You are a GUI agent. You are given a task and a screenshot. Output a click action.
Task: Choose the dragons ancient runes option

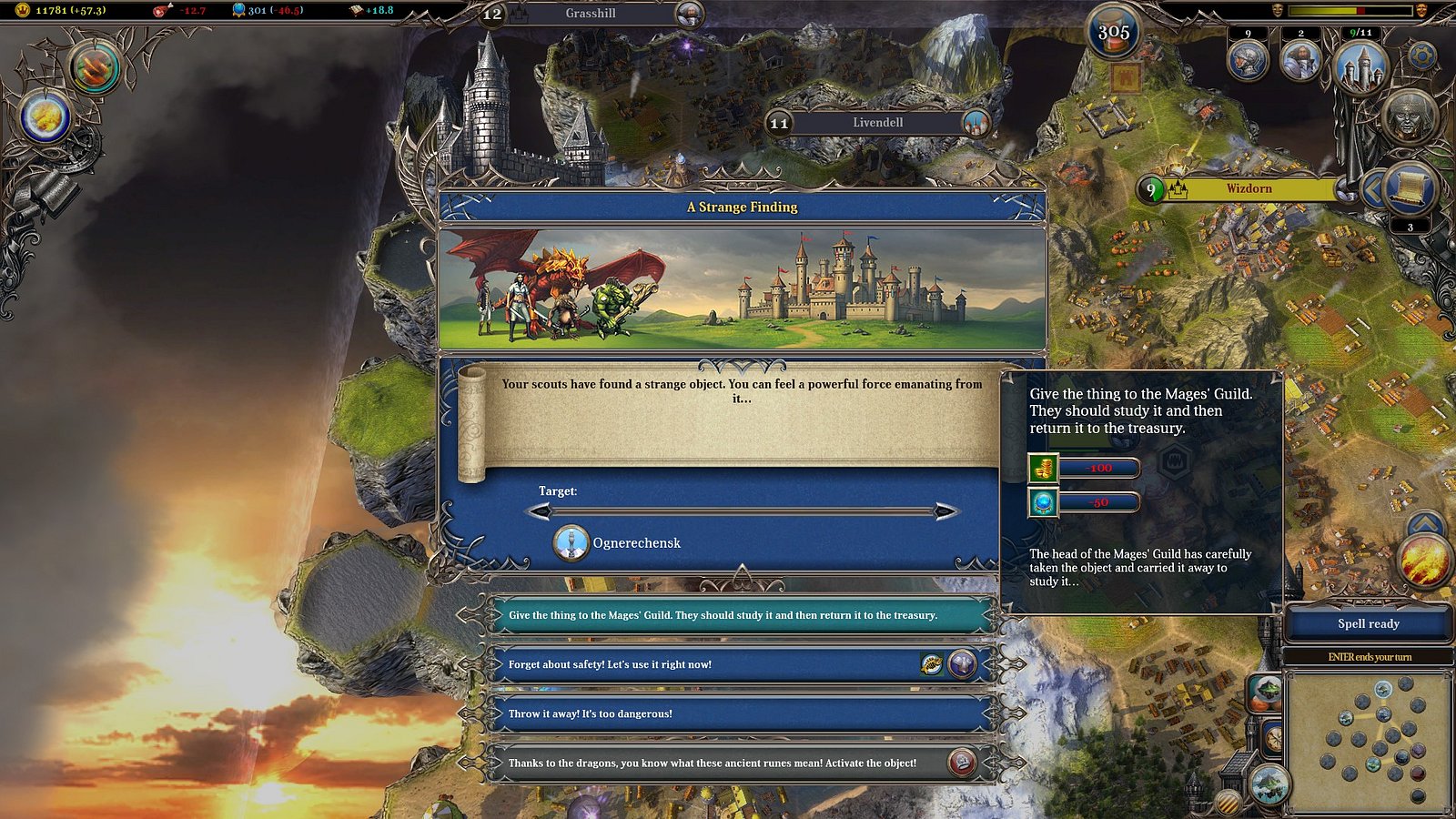click(x=719, y=763)
